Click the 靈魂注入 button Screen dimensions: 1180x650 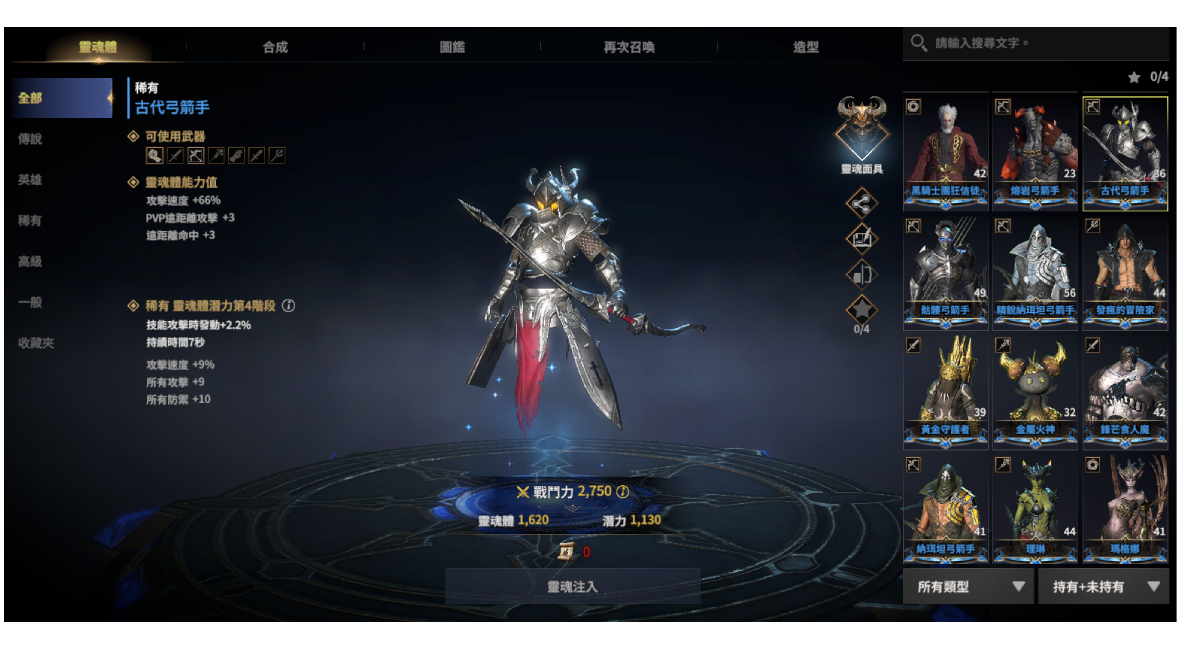coord(572,587)
